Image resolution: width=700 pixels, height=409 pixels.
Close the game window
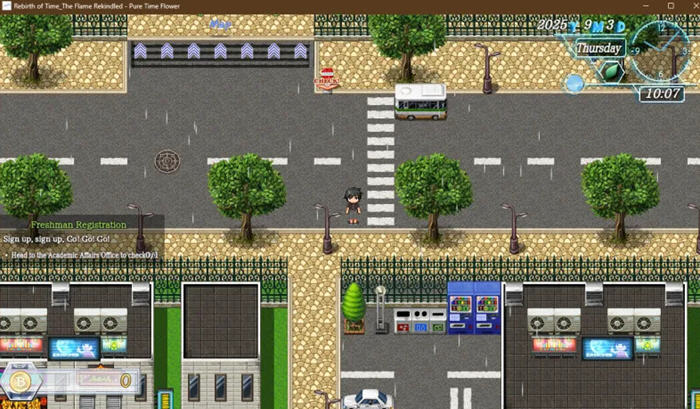[689, 6]
